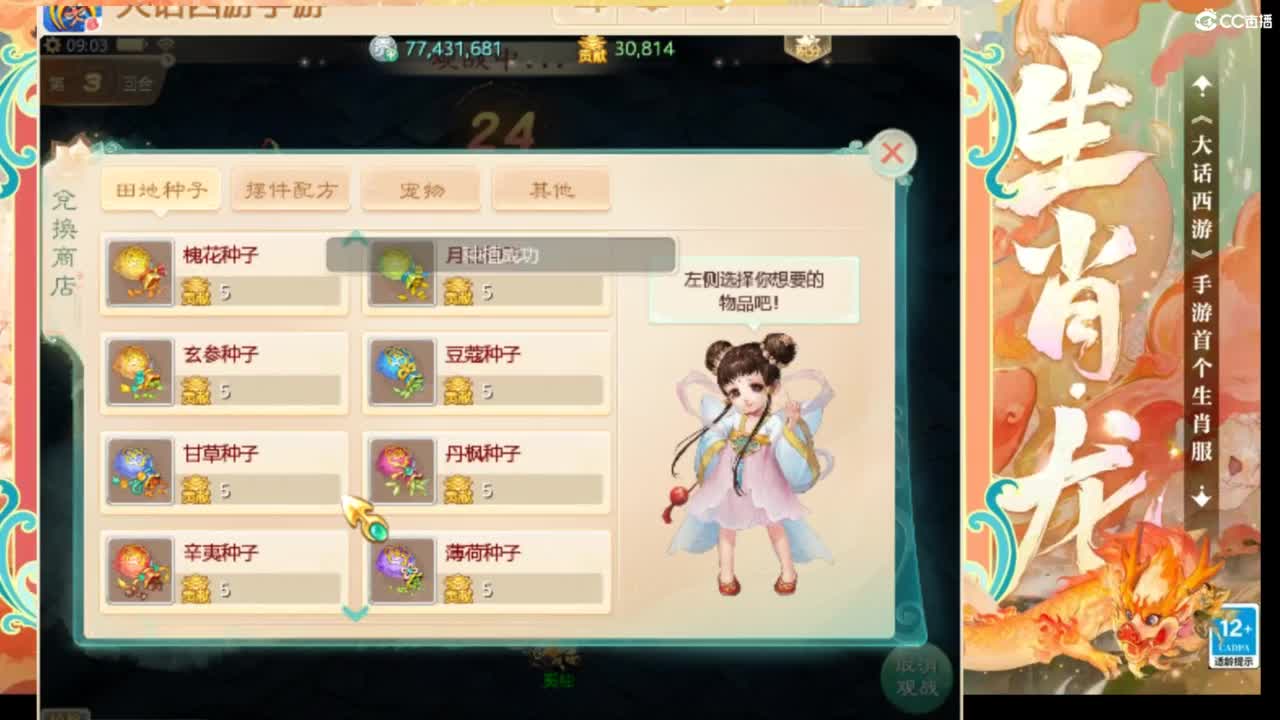Click the 甘草种子 seed icon

[138, 471]
